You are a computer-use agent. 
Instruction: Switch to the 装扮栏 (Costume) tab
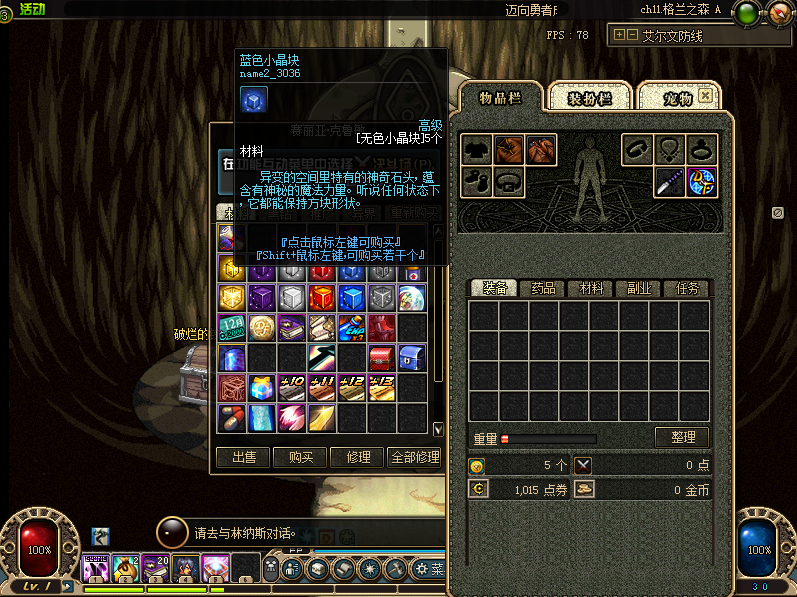(588, 98)
